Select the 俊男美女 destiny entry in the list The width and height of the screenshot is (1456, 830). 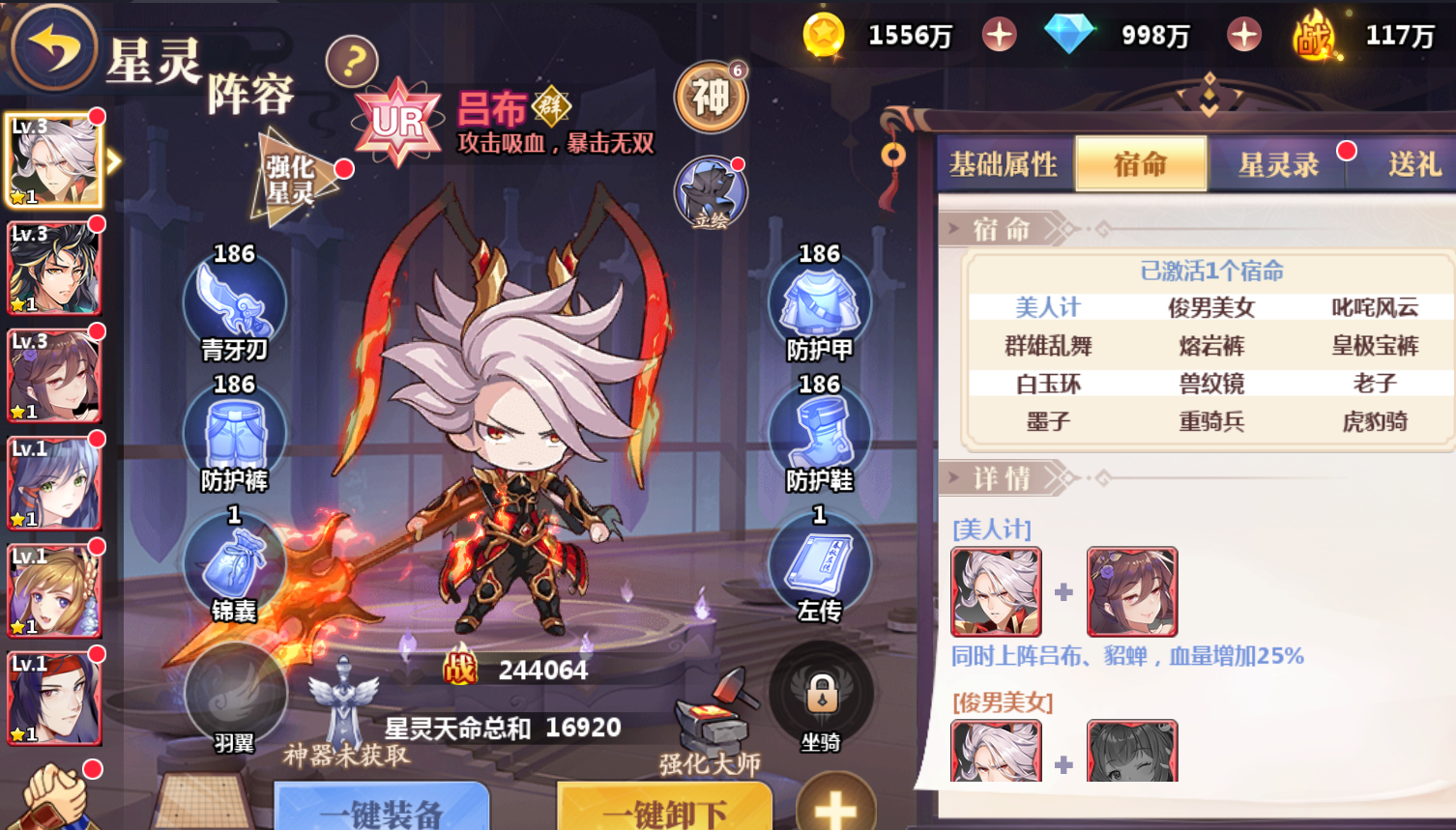[1211, 307]
